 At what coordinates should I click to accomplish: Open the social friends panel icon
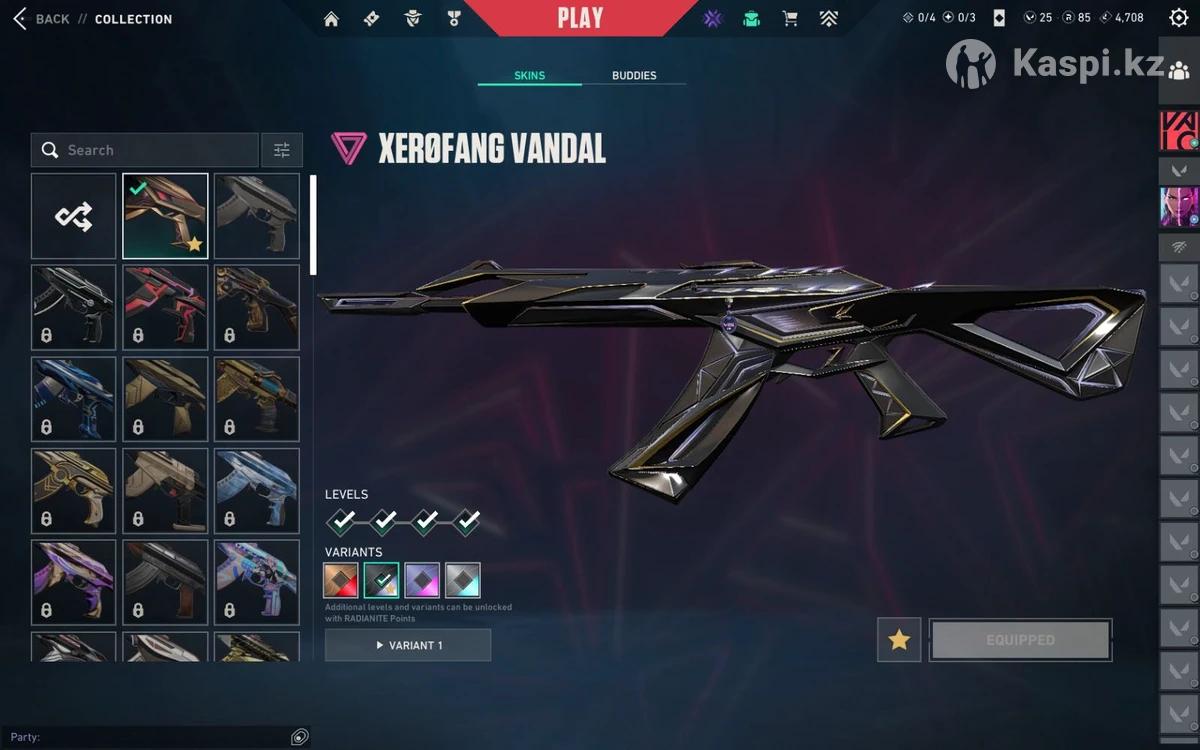pyautogui.click(x=1178, y=69)
